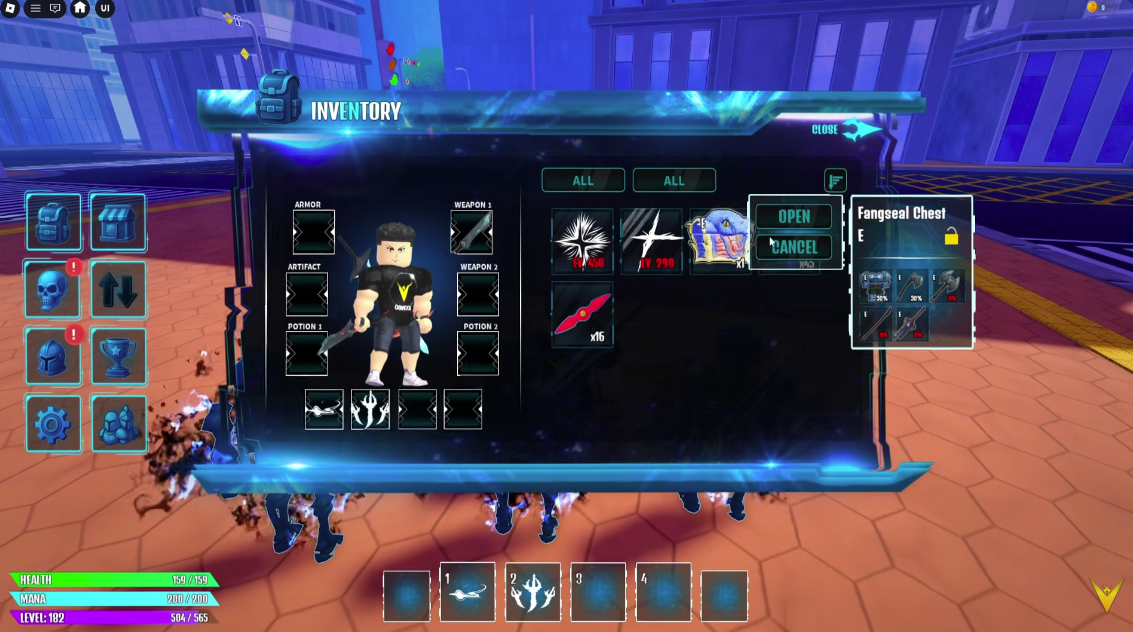Select the LV. 450 starburst item
The width and height of the screenshot is (1133, 632).
582,241
